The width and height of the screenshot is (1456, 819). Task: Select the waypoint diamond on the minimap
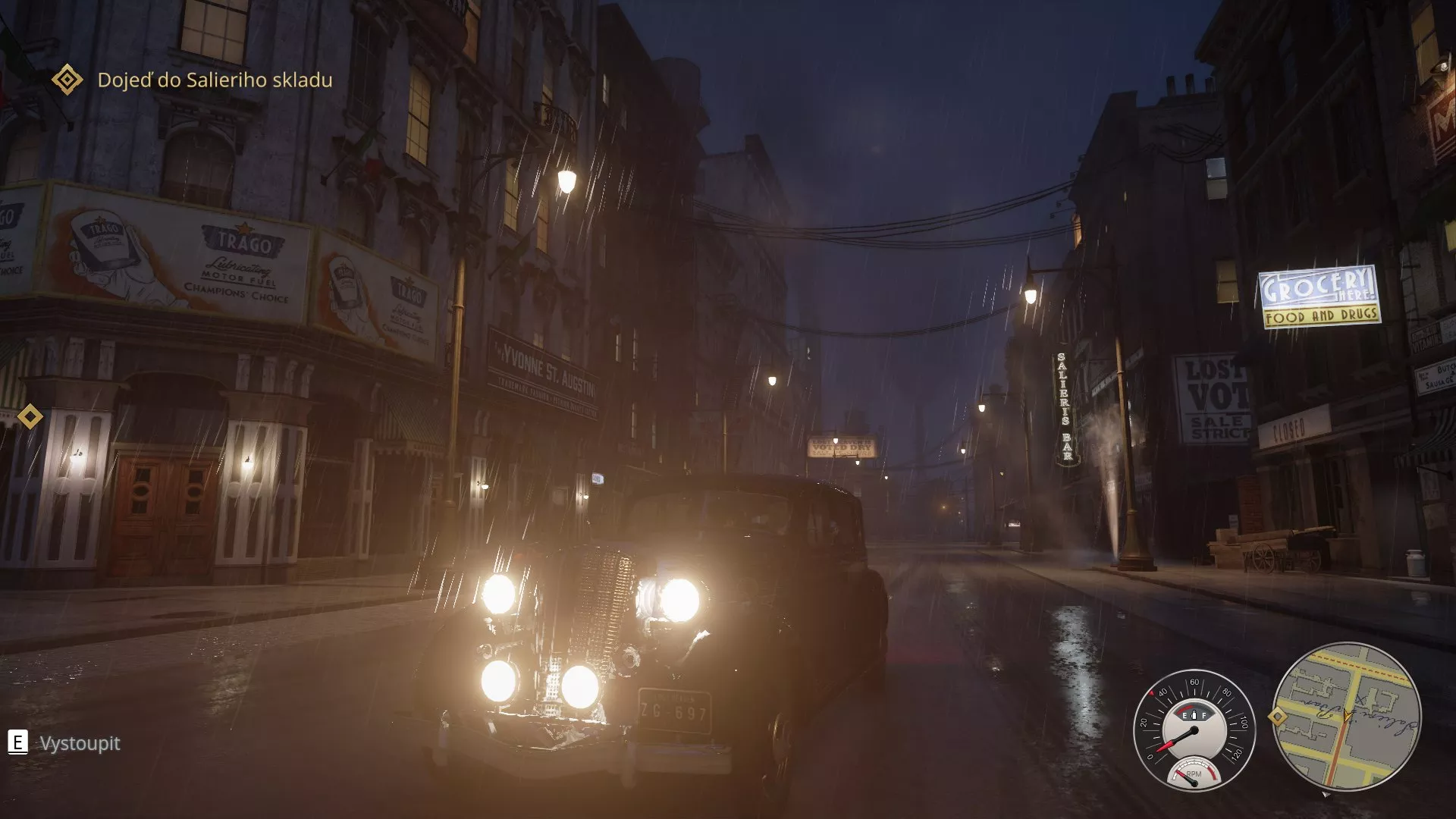point(1278,716)
